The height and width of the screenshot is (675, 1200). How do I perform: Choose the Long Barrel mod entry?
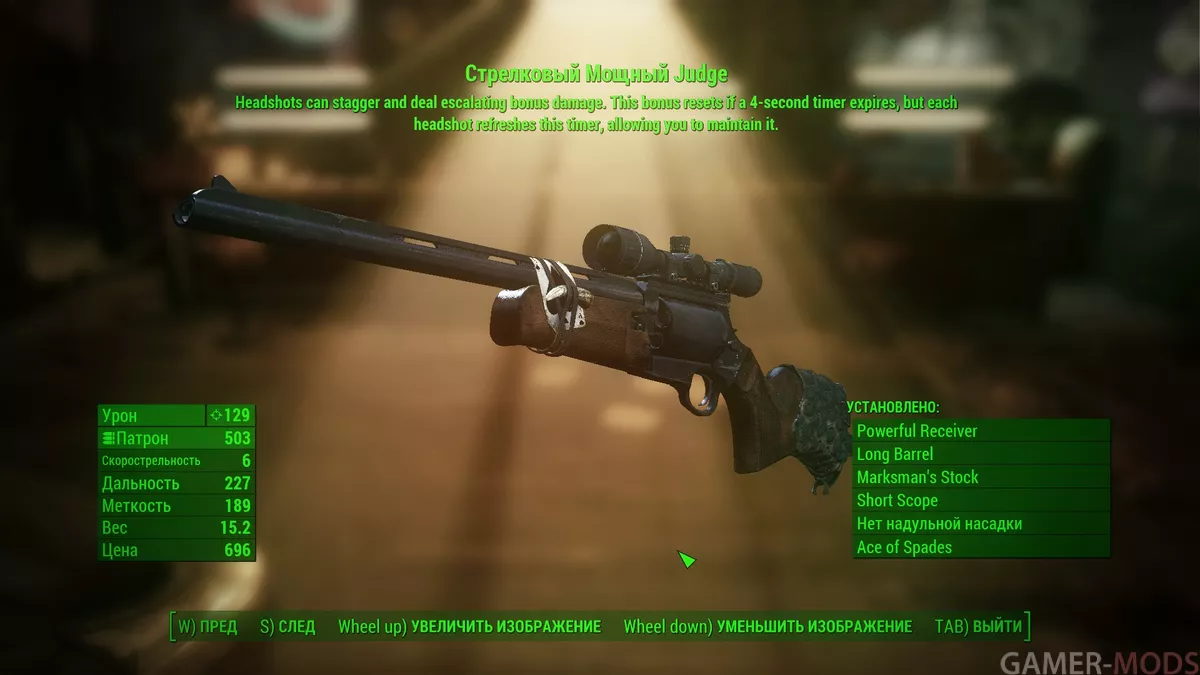981,454
